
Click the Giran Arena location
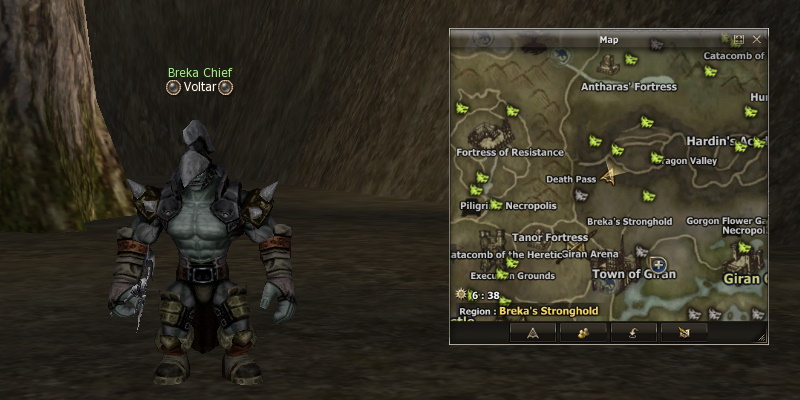(591, 255)
